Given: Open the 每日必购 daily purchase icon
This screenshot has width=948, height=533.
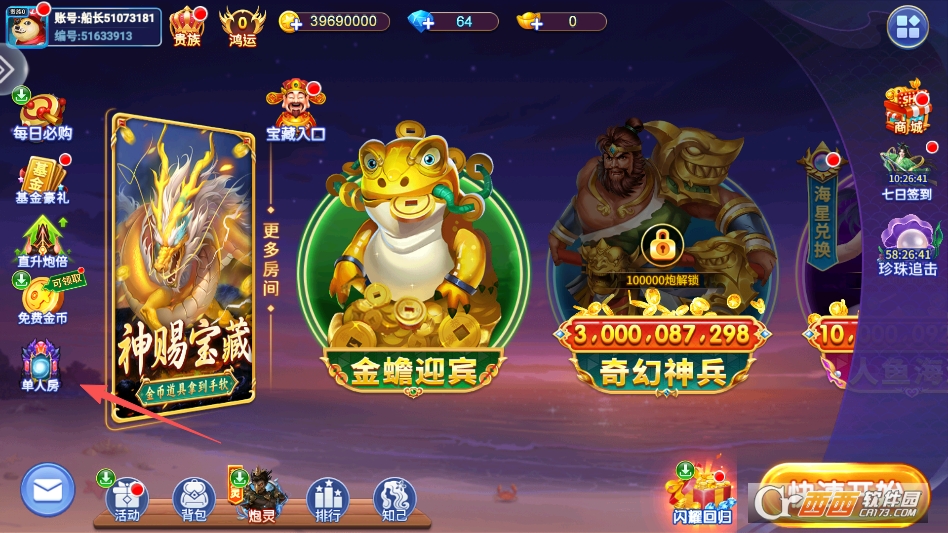Looking at the screenshot, I should click(42, 115).
